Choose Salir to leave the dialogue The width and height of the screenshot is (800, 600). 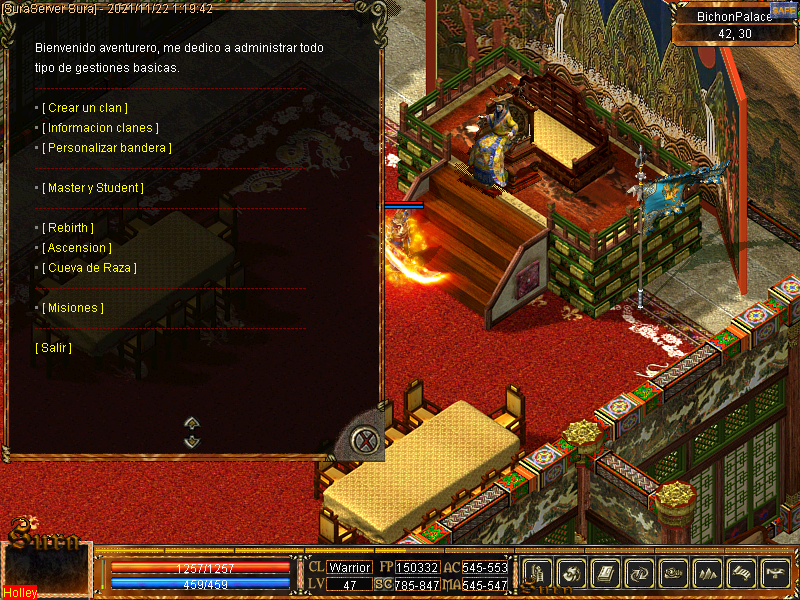(x=54, y=348)
